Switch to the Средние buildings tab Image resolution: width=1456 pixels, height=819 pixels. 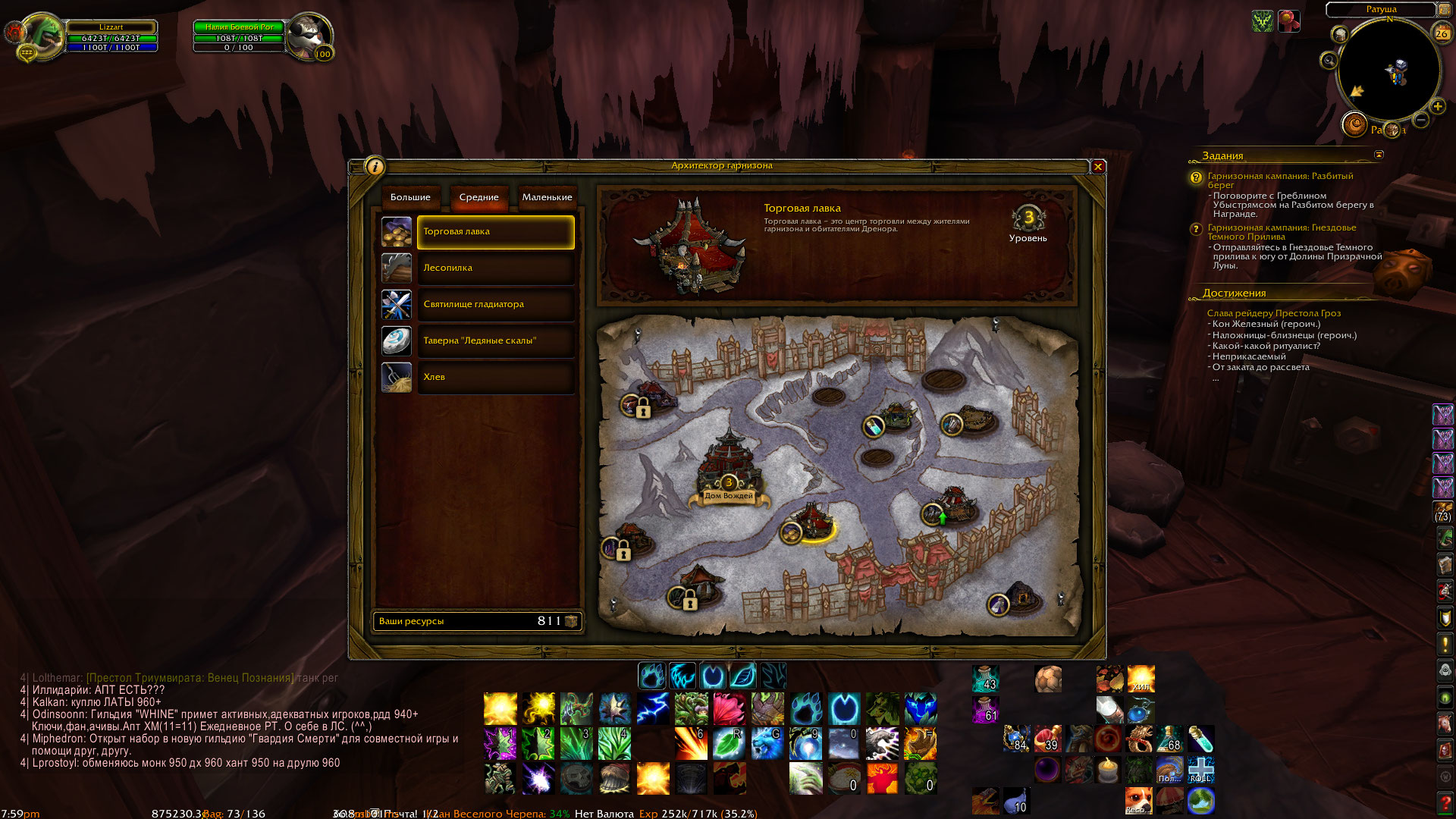pyautogui.click(x=479, y=197)
